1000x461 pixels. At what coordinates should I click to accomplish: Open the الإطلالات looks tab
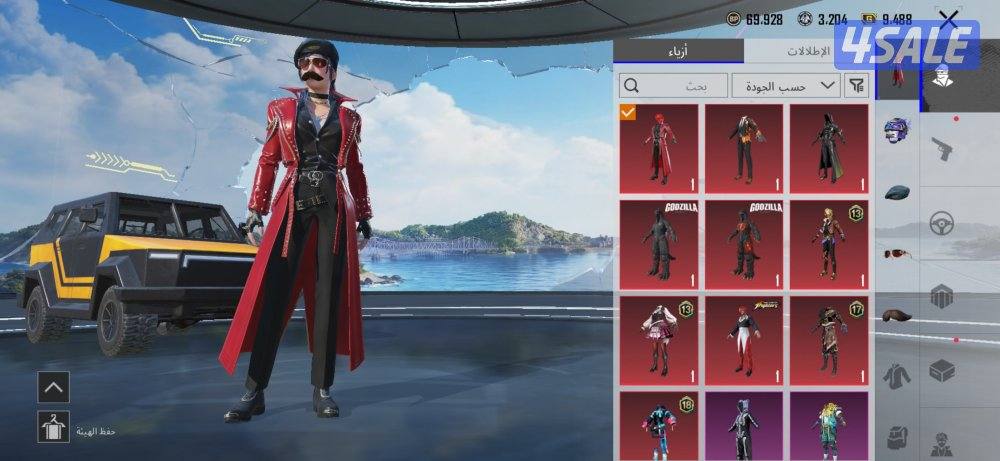click(x=810, y=51)
